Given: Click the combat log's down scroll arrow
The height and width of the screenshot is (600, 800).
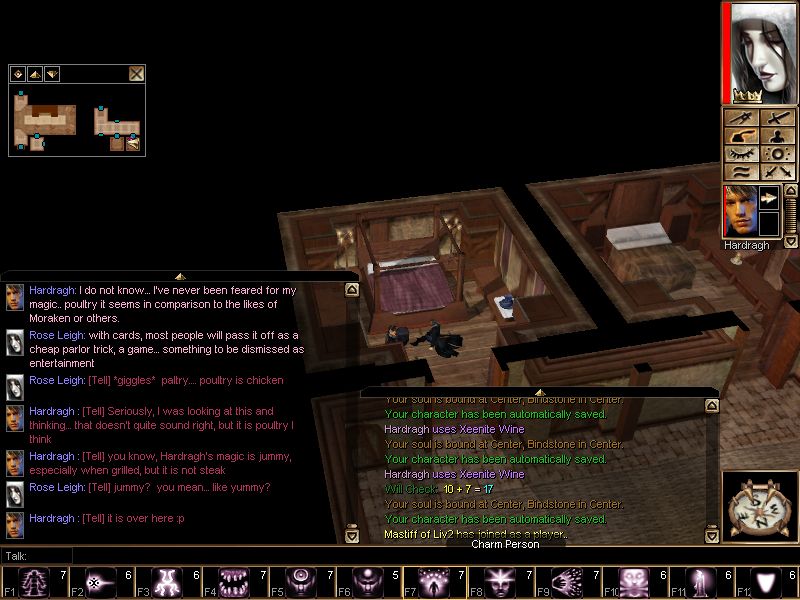Looking at the screenshot, I should coord(712,536).
